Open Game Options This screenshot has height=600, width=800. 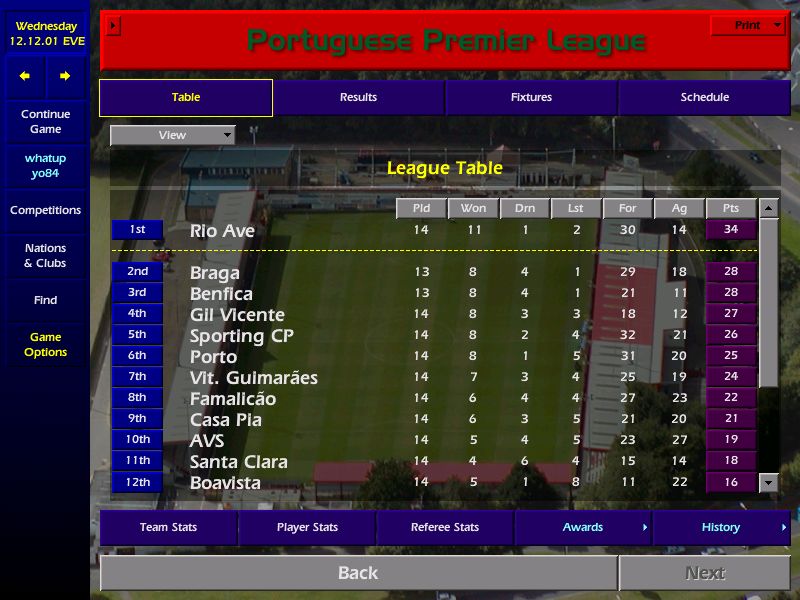point(45,345)
